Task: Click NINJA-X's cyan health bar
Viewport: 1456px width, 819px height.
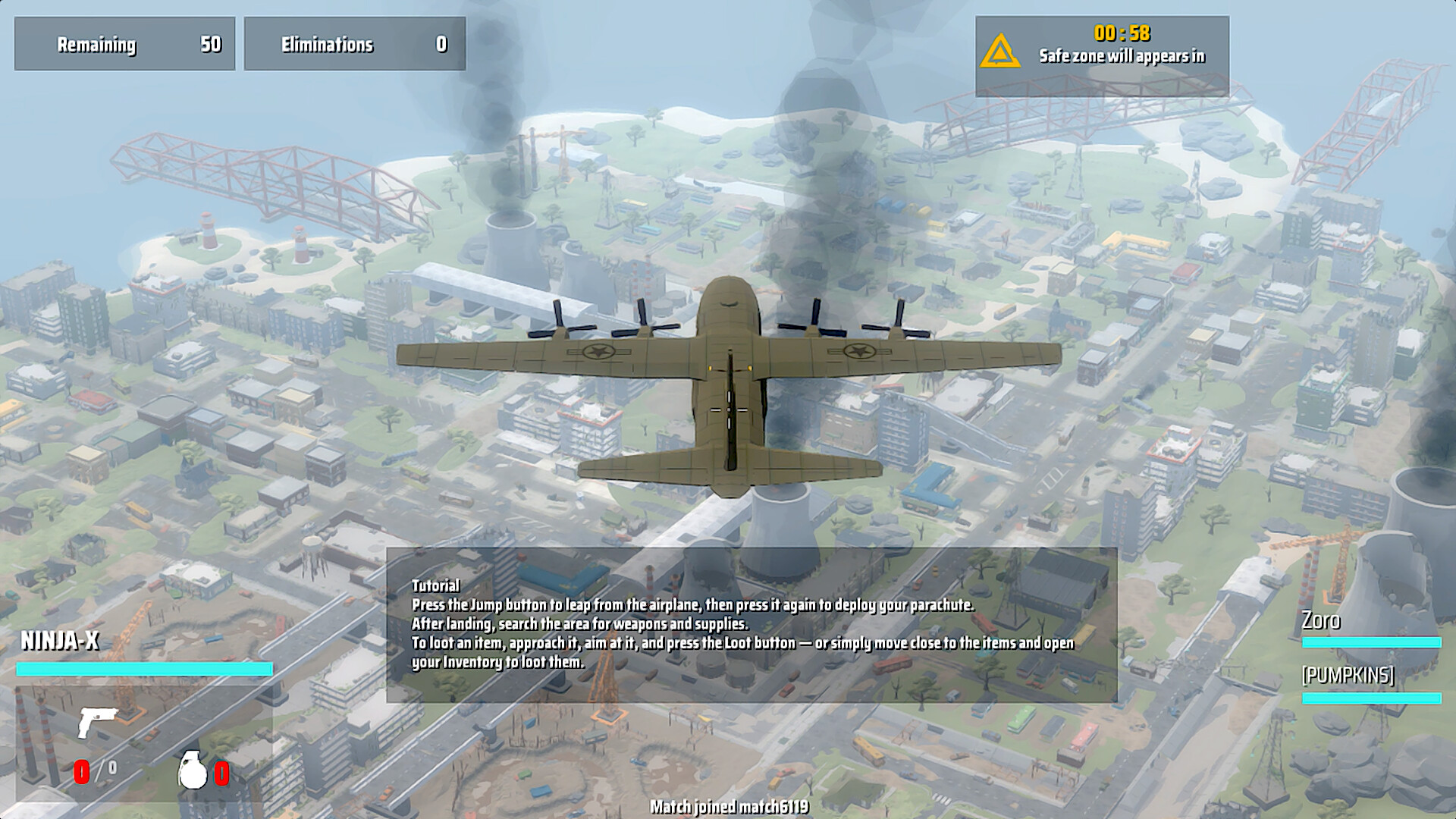Action: click(144, 669)
